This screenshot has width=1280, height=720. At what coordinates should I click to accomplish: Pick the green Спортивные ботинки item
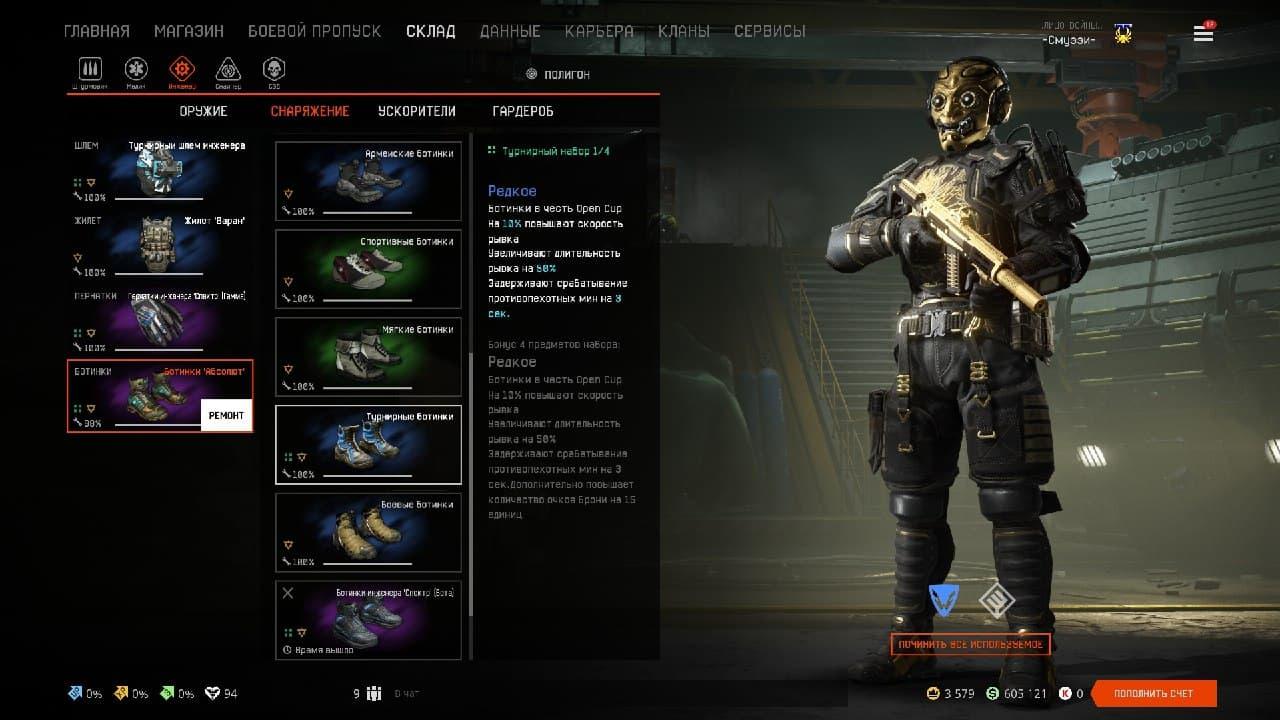click(368, 268)
